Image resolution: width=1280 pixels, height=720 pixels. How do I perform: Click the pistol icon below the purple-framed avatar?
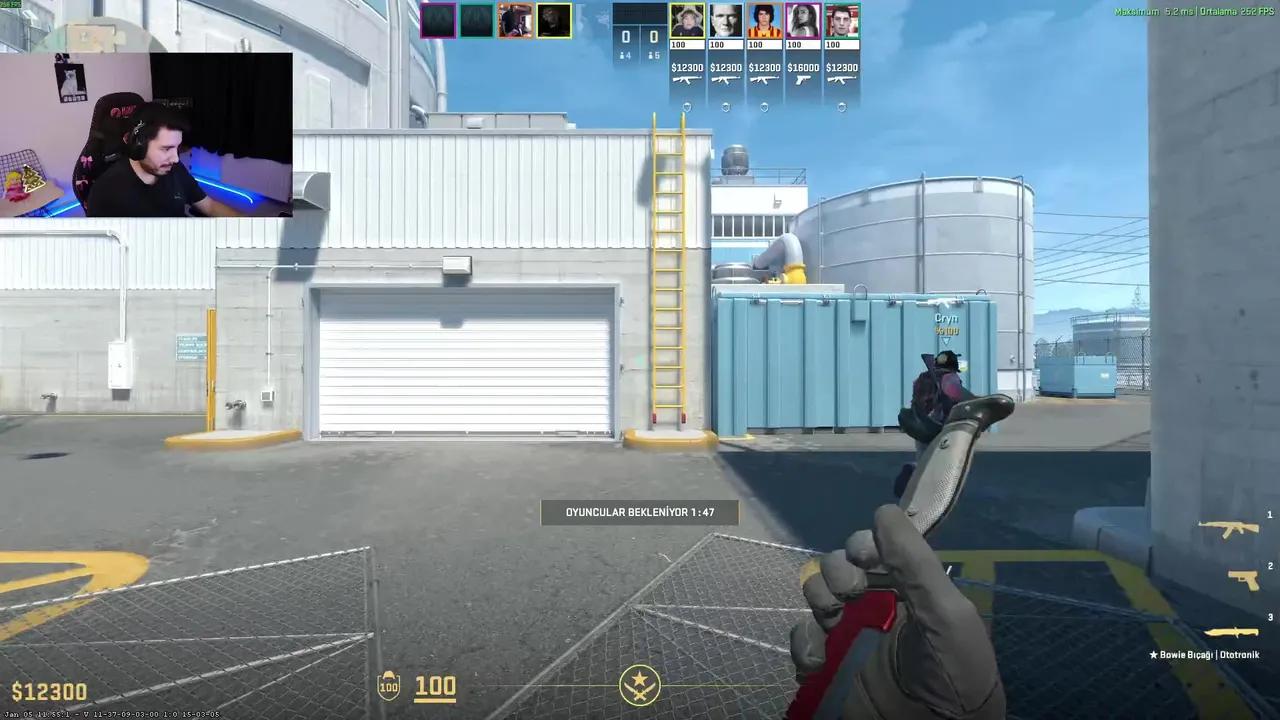[x=803, y=80]
